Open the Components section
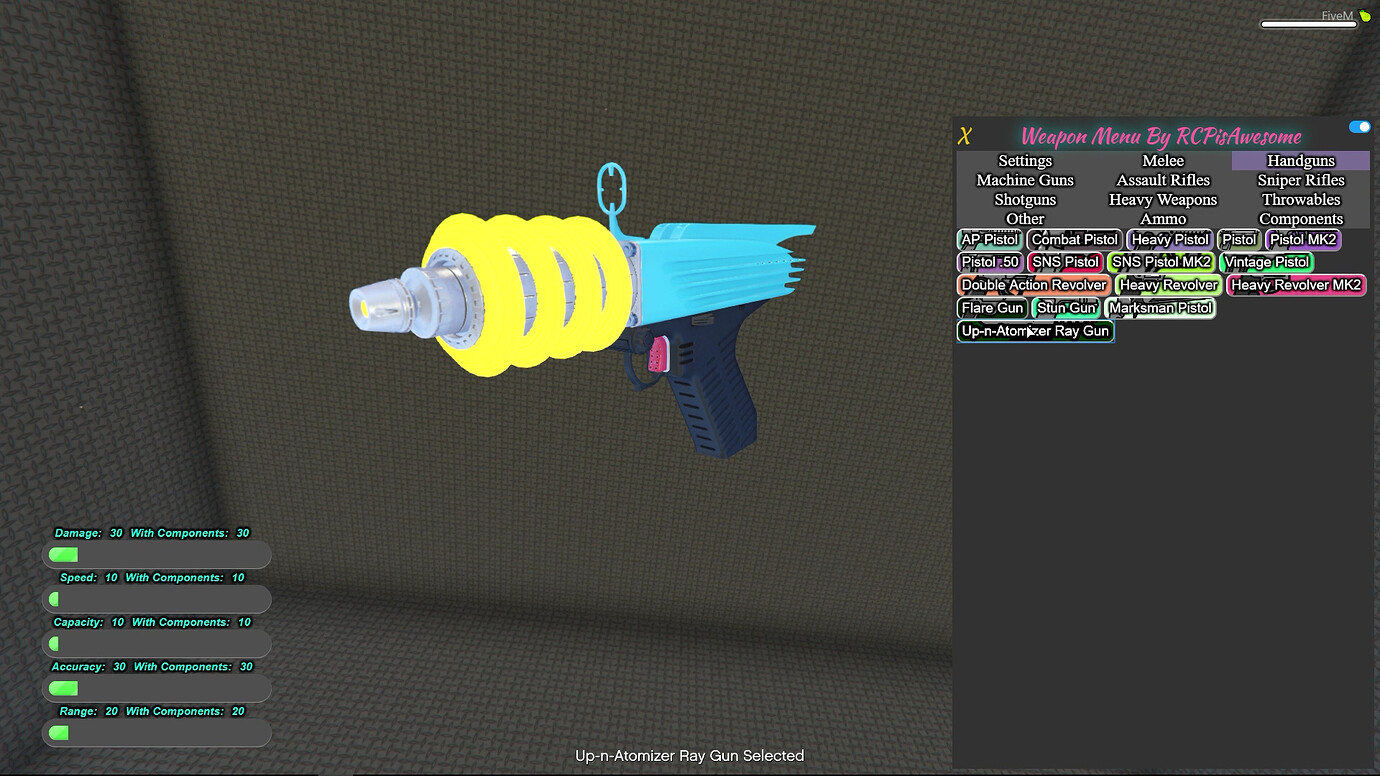 pos(1300,218)
